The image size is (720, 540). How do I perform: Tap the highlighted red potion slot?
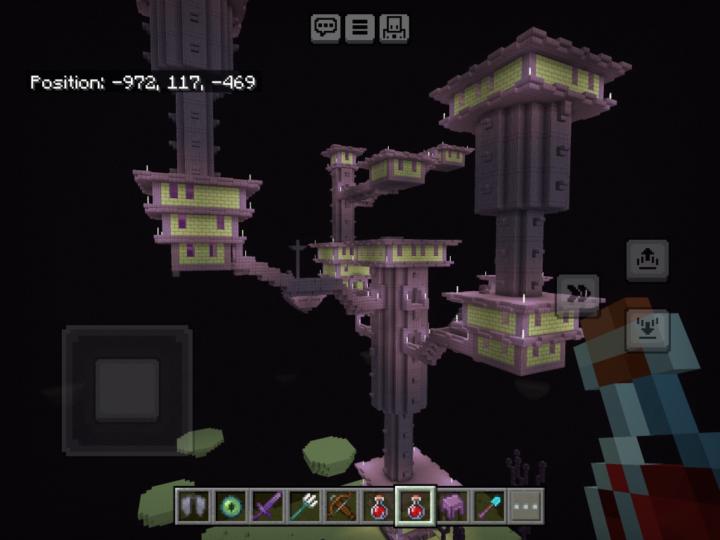(414, 507)
